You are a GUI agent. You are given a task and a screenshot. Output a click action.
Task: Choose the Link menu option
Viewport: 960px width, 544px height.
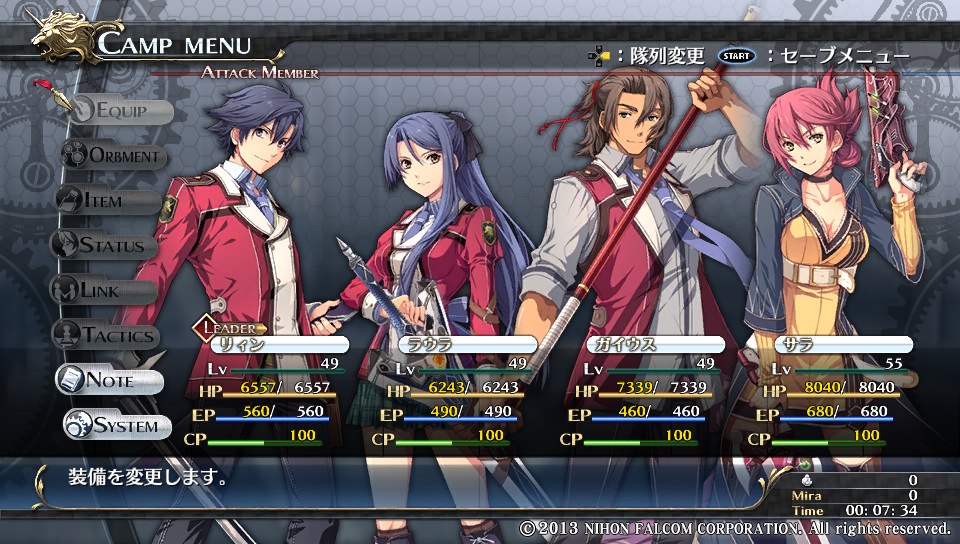pyautogui.click(x=102, y=290)
